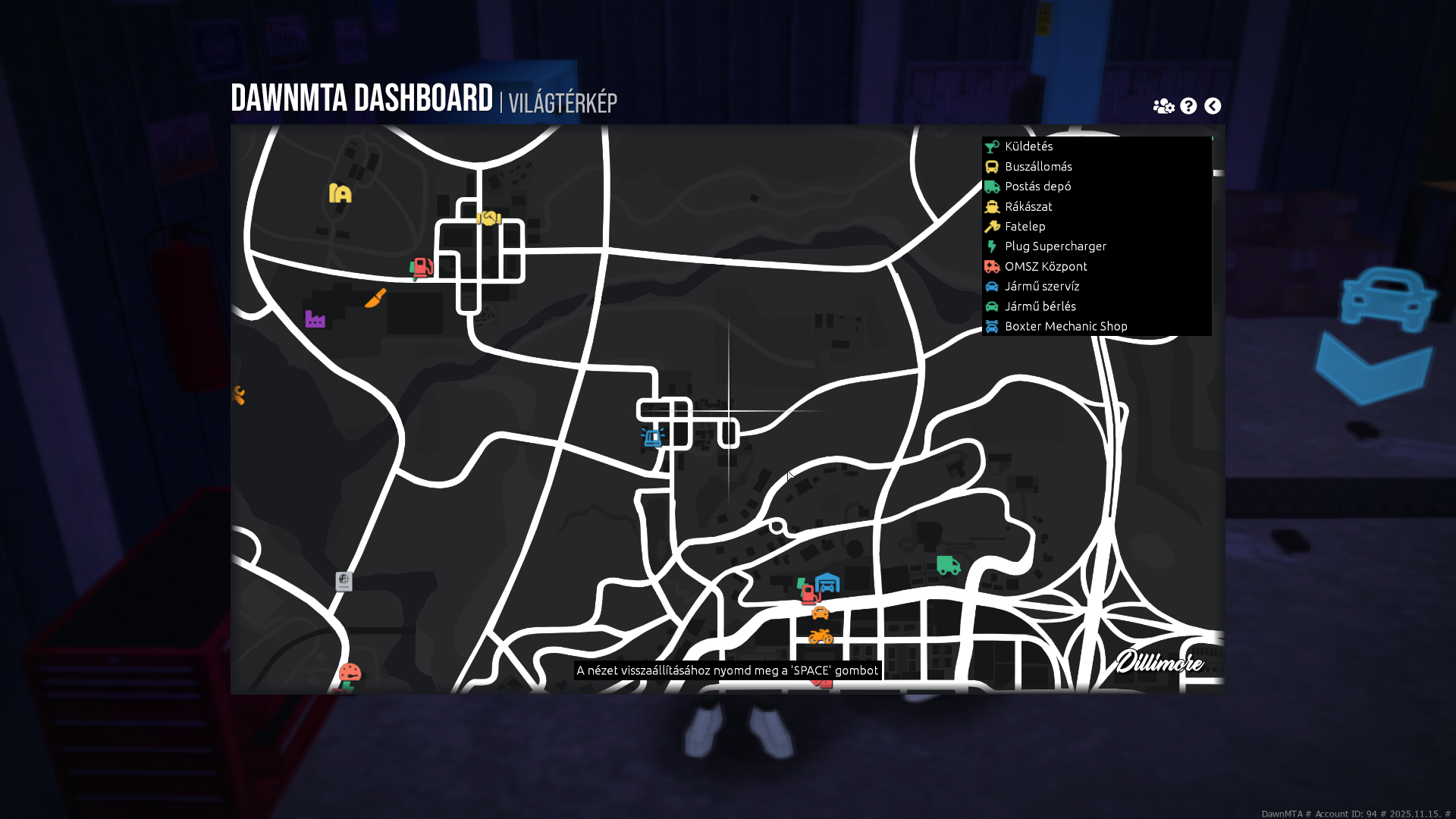Select Postás depó in the legend

point(1037,187)
